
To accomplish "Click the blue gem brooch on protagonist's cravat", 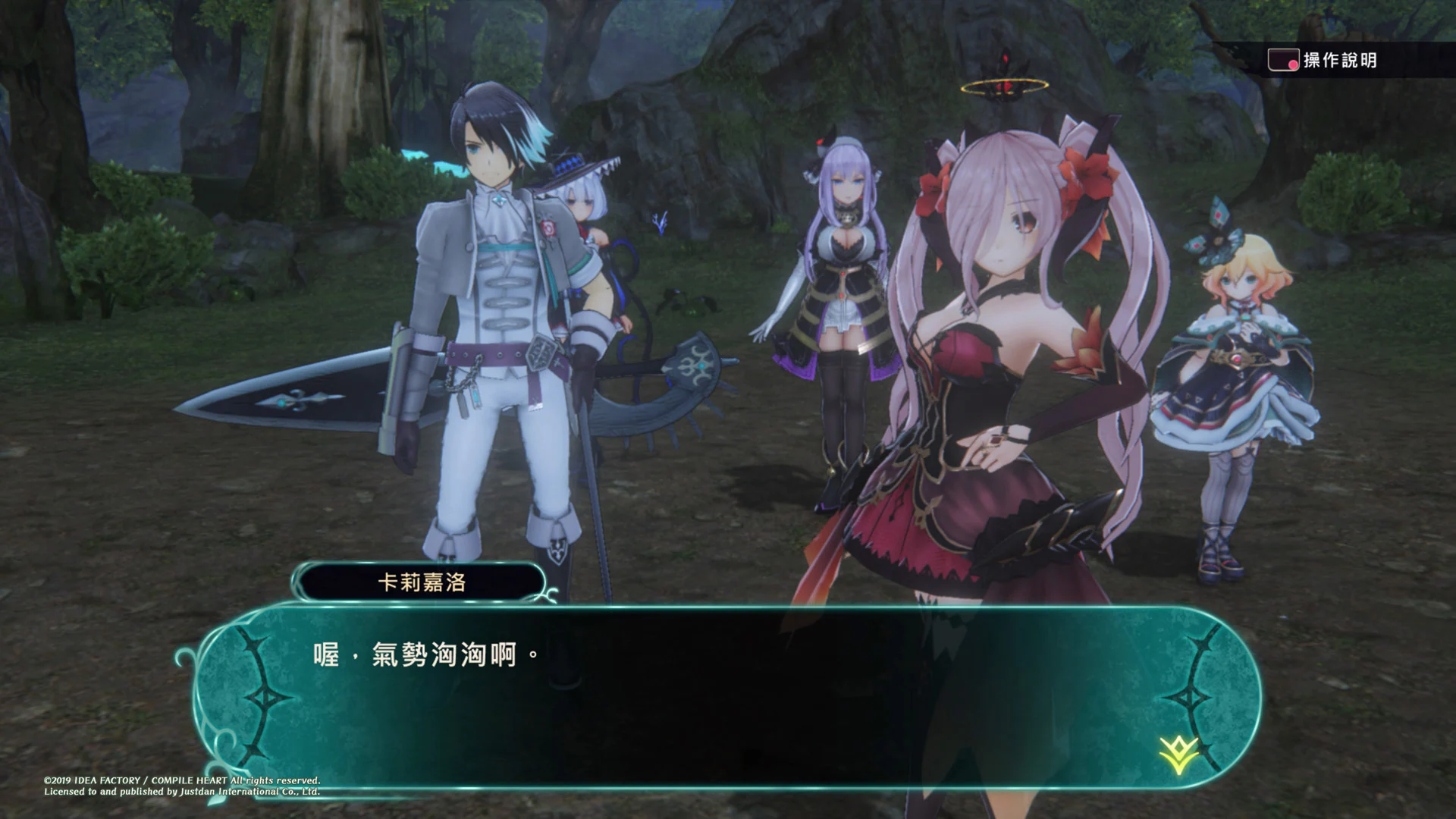I will coord(498,199).
